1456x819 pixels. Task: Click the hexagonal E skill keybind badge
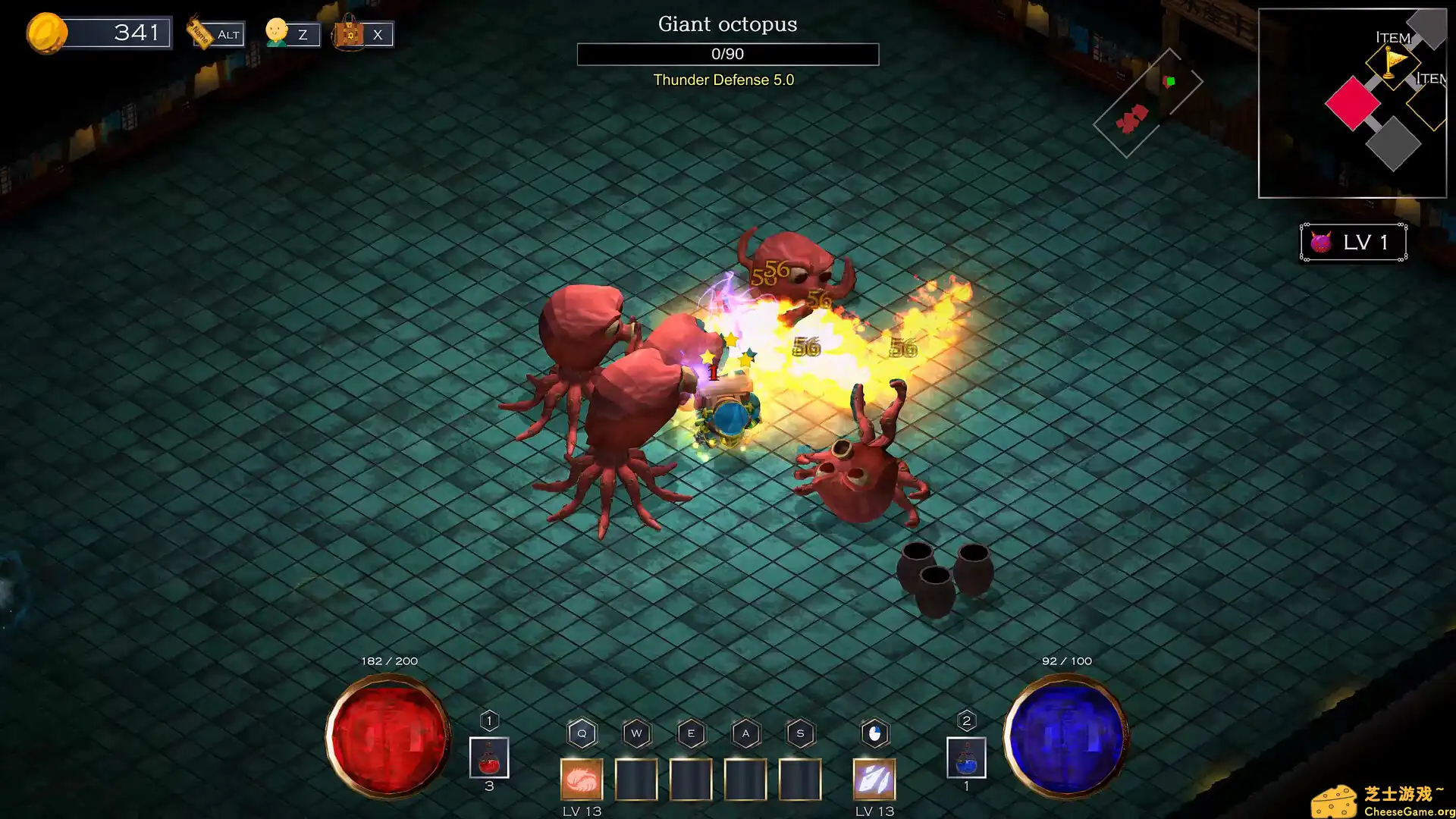click(691, 733)
